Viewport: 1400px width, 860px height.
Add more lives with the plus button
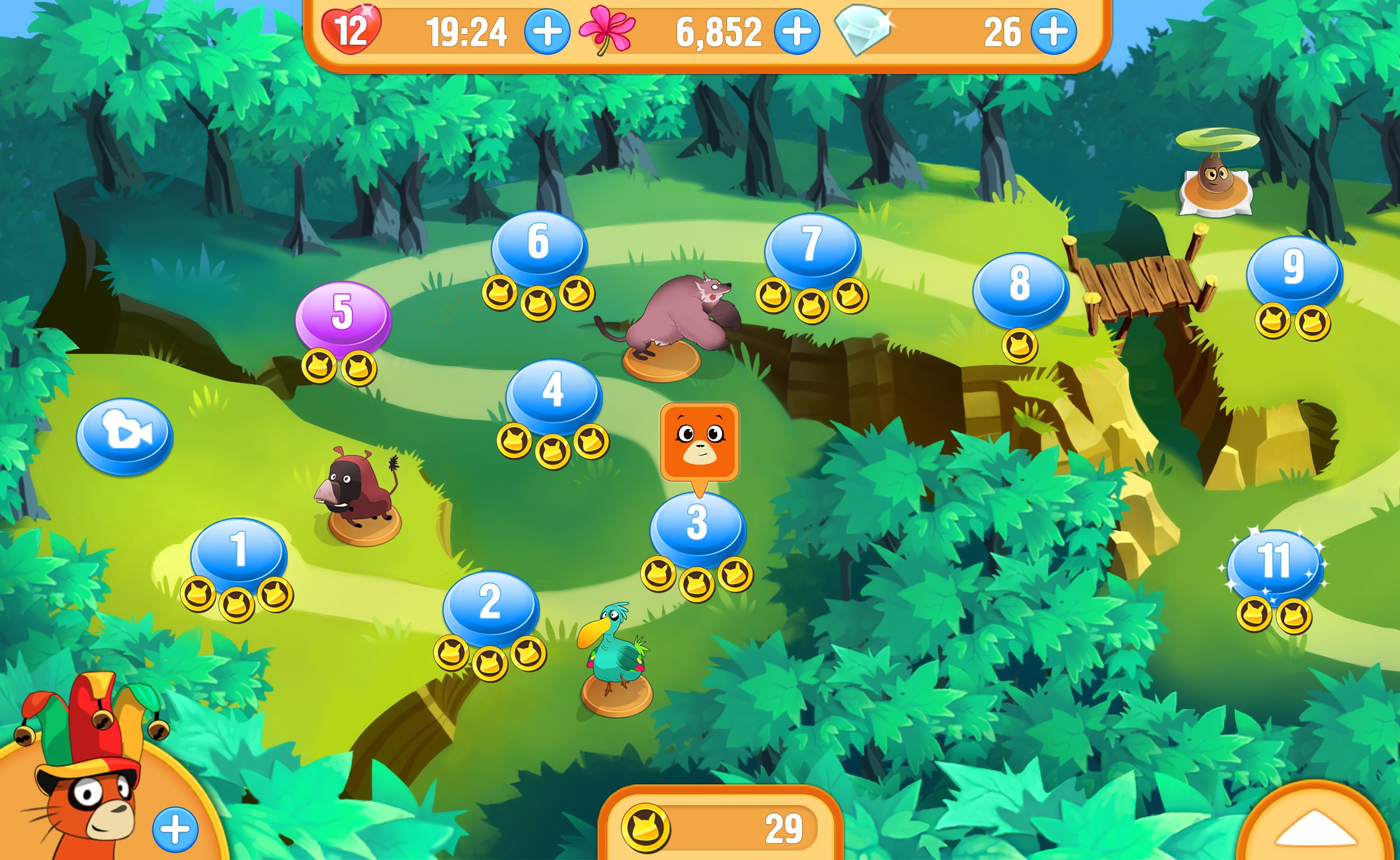point(547,31)
